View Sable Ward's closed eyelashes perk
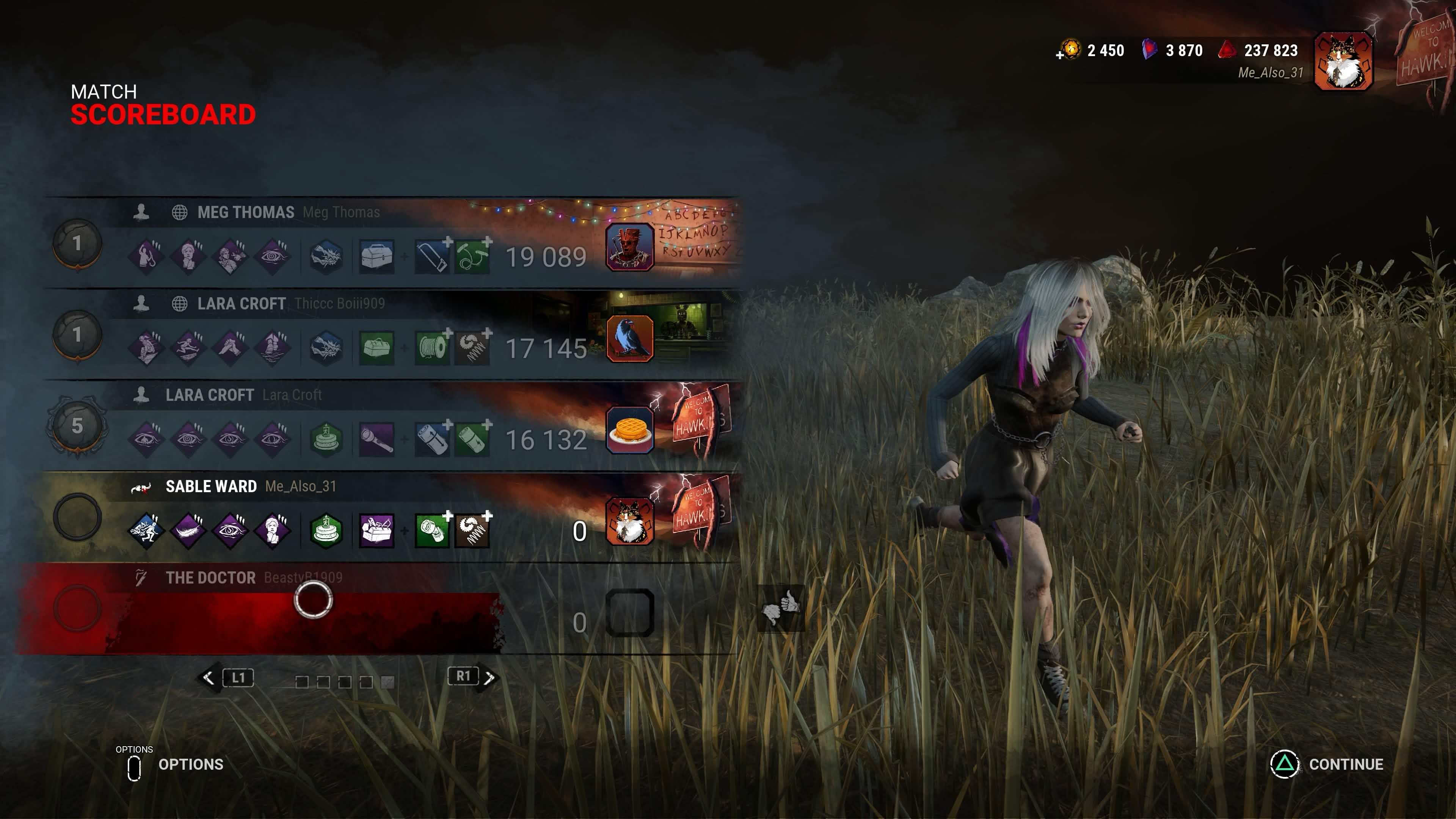Viewport: 1456px width, 819px height. pyautogui.click(x=188, y=531)
